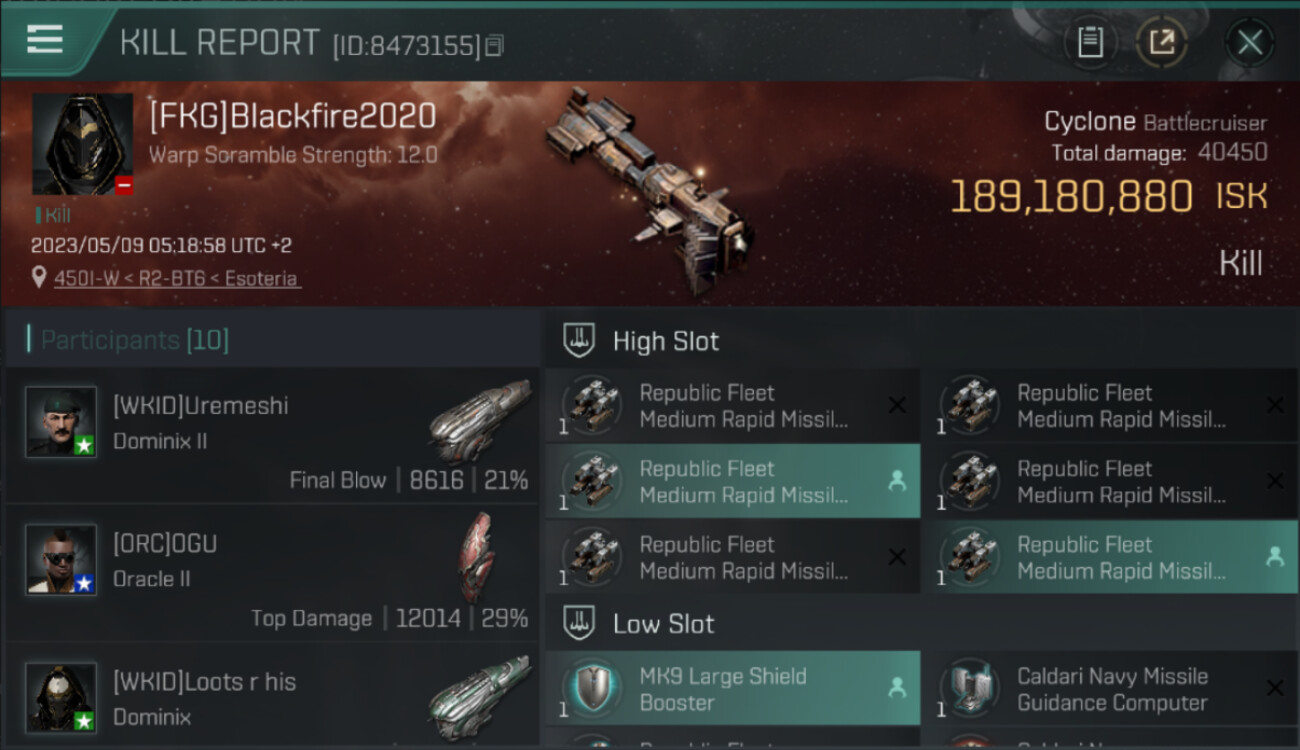Close the Kill Report window
The width and height of the screenshot is (1300, 750).
1249,42
